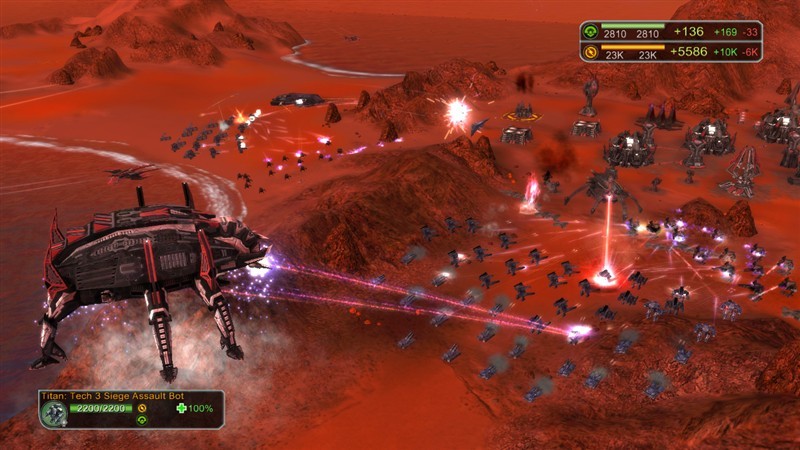Click the yellow energy resource icon
Image resolution: width=800 pixels, height=450 pixels.
592,53
